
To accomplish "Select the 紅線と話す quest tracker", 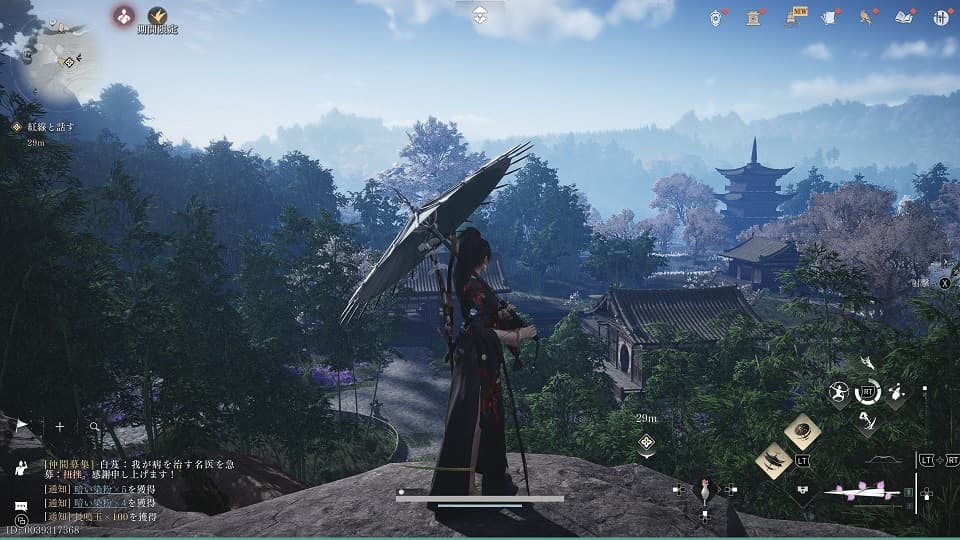I will [x=47, y=127].
